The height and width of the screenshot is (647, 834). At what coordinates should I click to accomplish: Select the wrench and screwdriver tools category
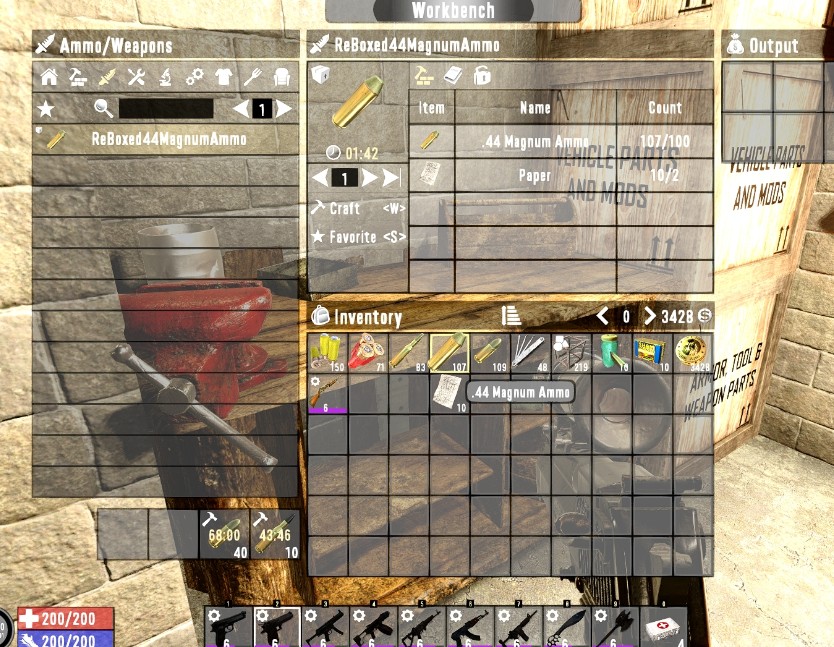[136, 77]
